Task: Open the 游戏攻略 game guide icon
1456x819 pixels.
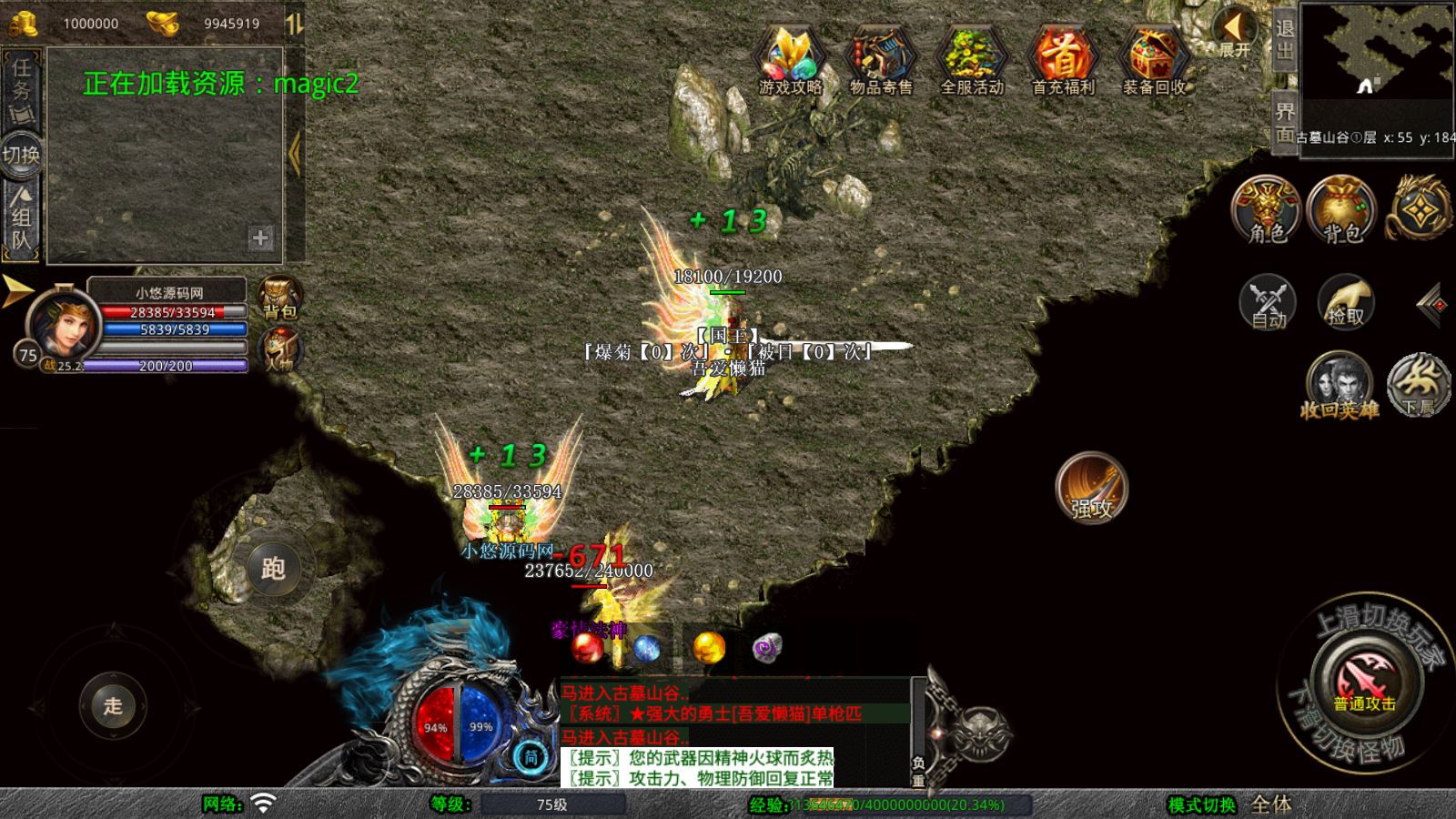Action: click(790, 60)
